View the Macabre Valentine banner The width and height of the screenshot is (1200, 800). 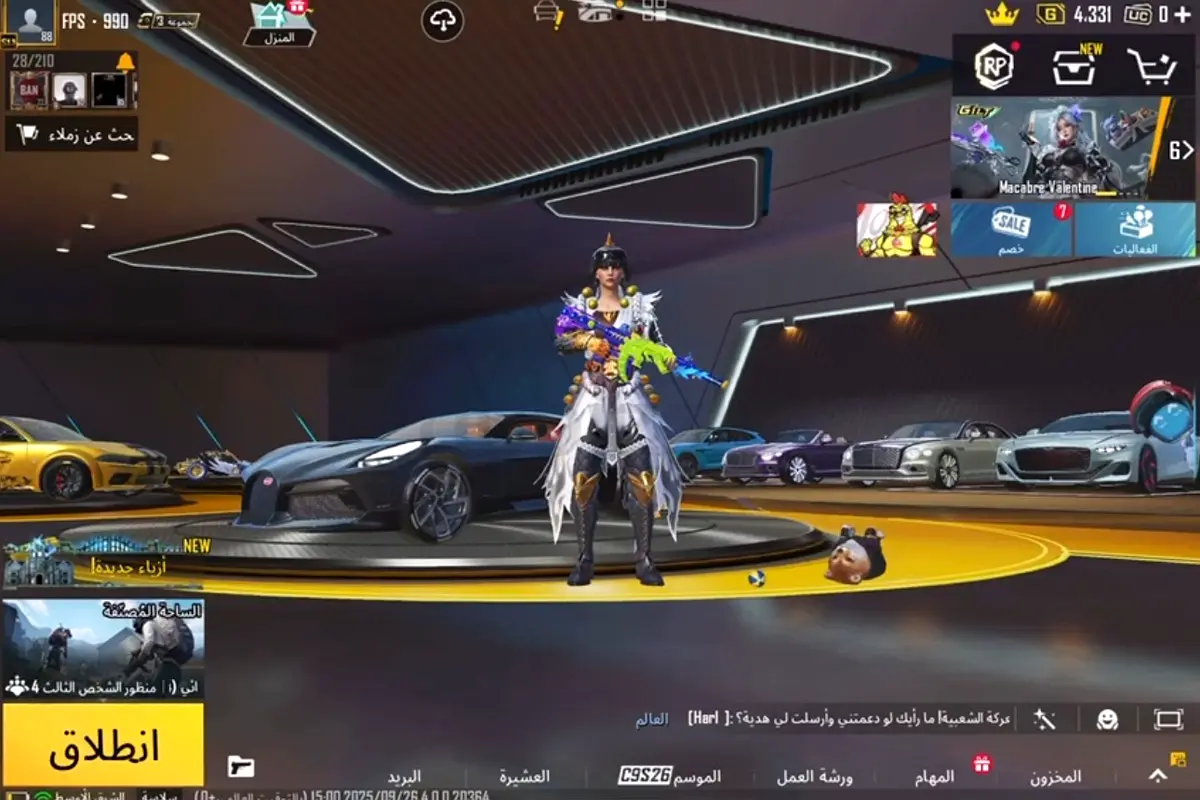point(1058,148)
